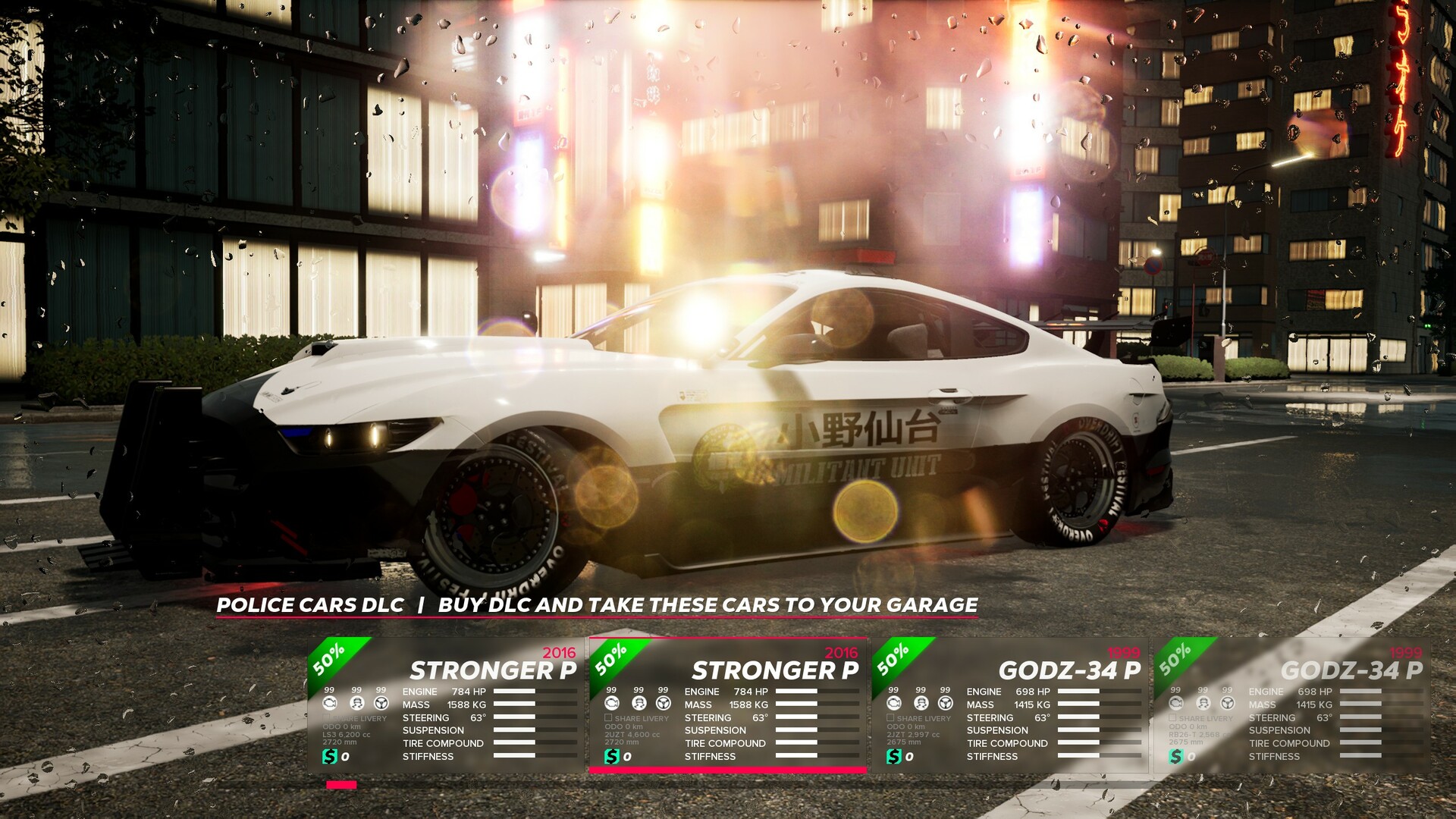Image resolution: width=1456 pixels, height=819 pixels.
Task: Click the driver skill icon on second STRONGER P card
Action: tap(638, 702)
